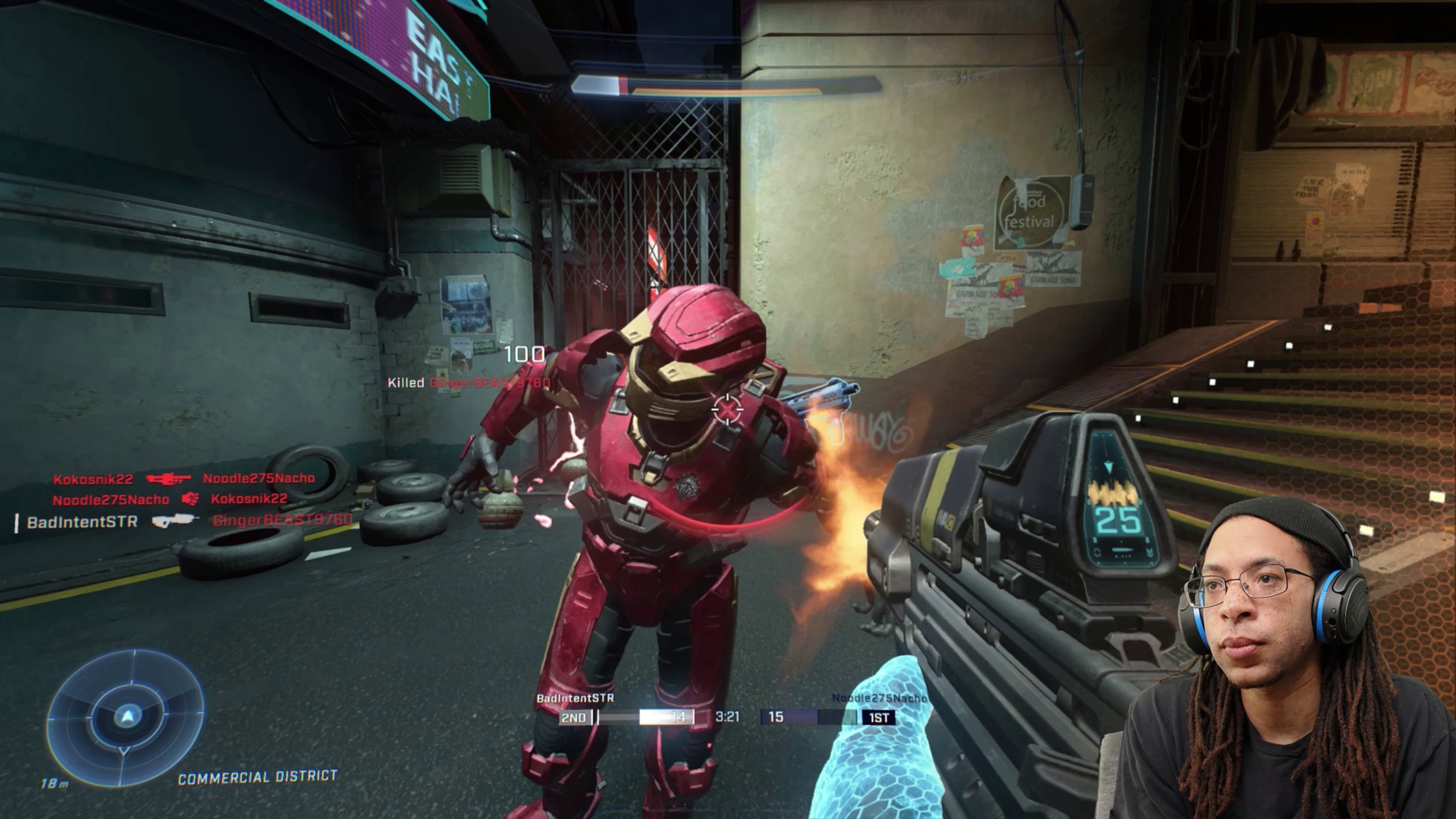The height and width of the screenshot is (819, 1456).
Task: Select the BadIntentSTR kill feed row
Action: click(x=184, y=521)
